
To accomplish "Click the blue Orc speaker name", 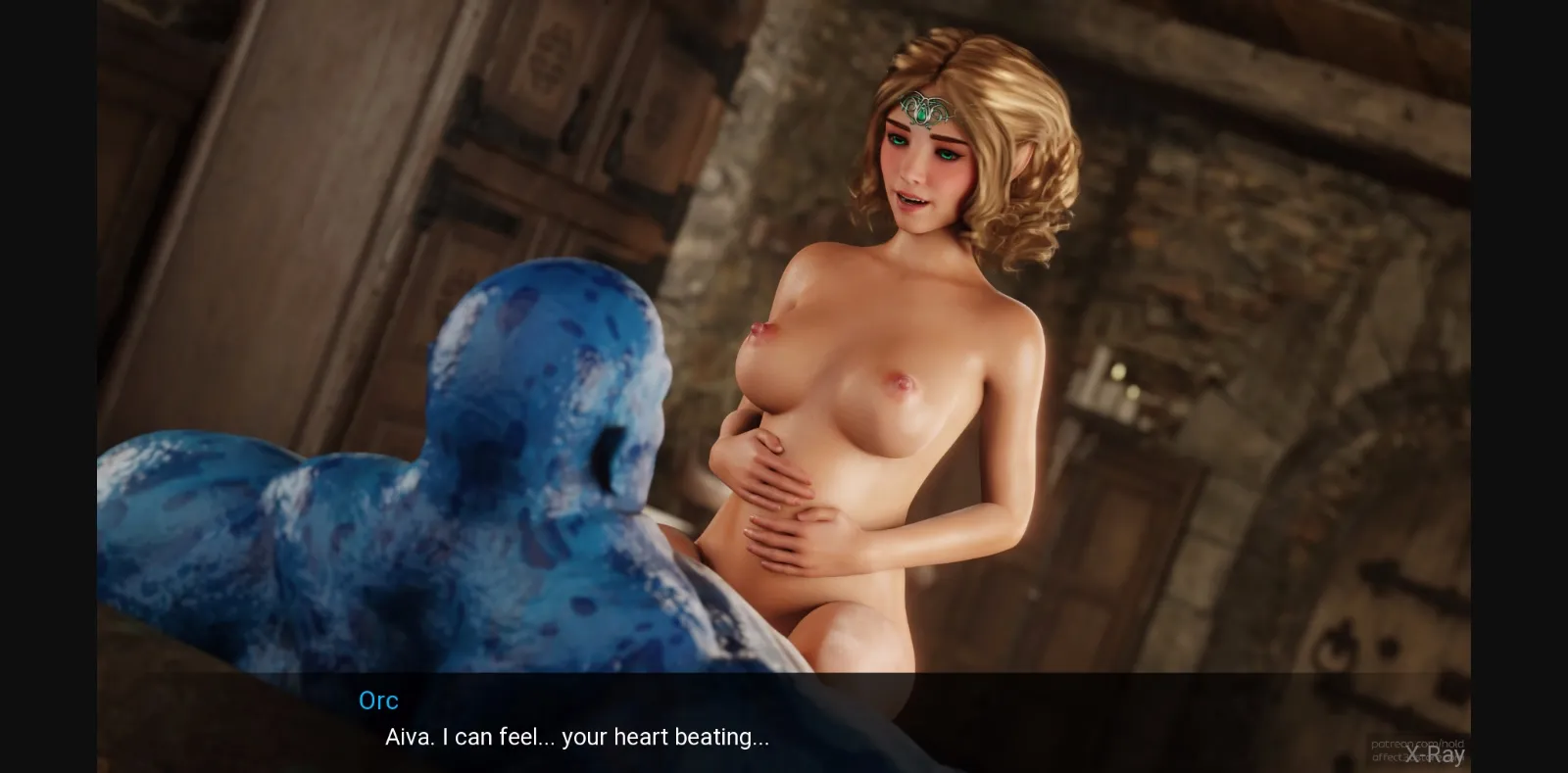I will point(379,701).
